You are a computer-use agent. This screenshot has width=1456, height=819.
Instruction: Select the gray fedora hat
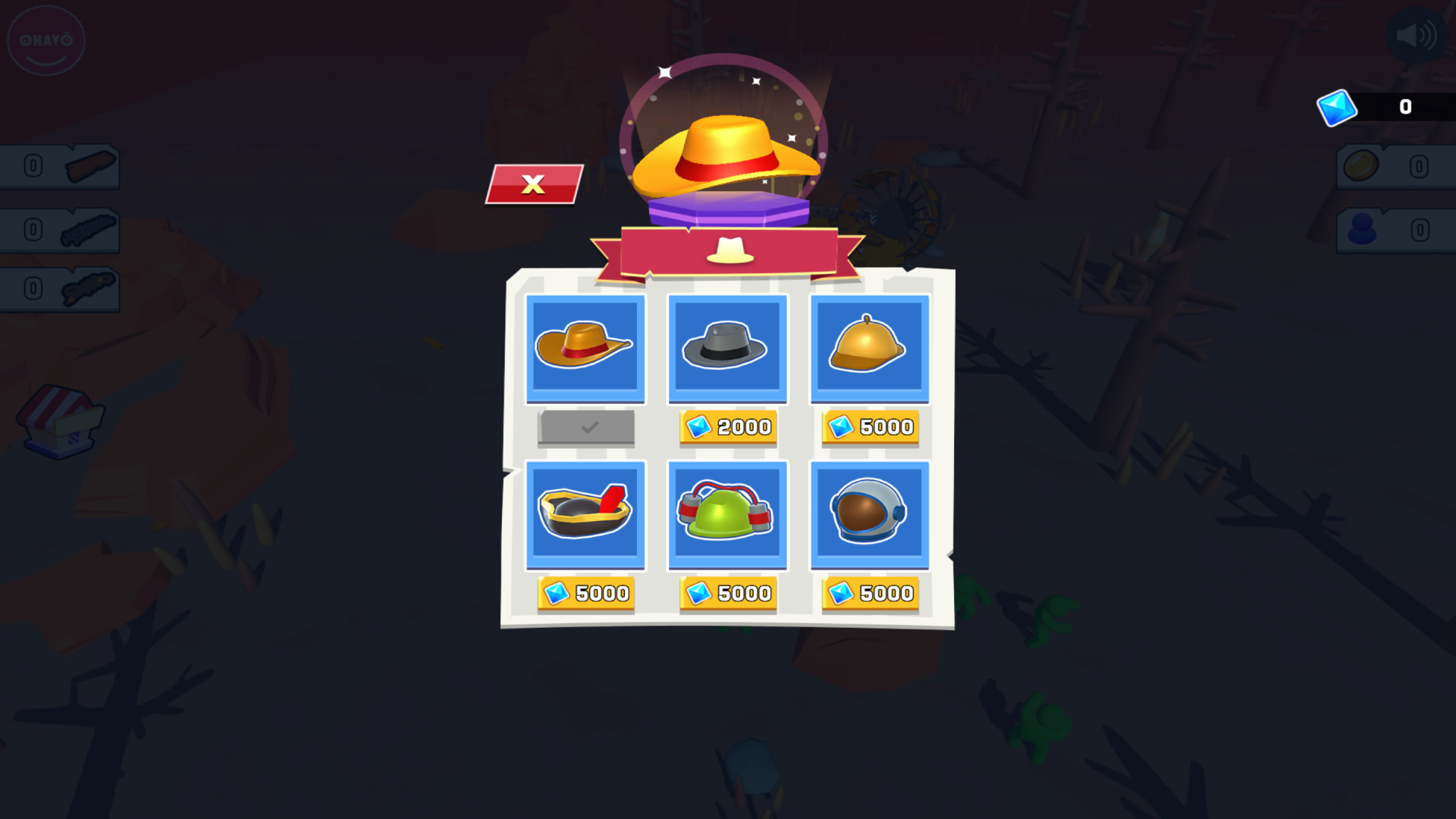click(727, 348)
